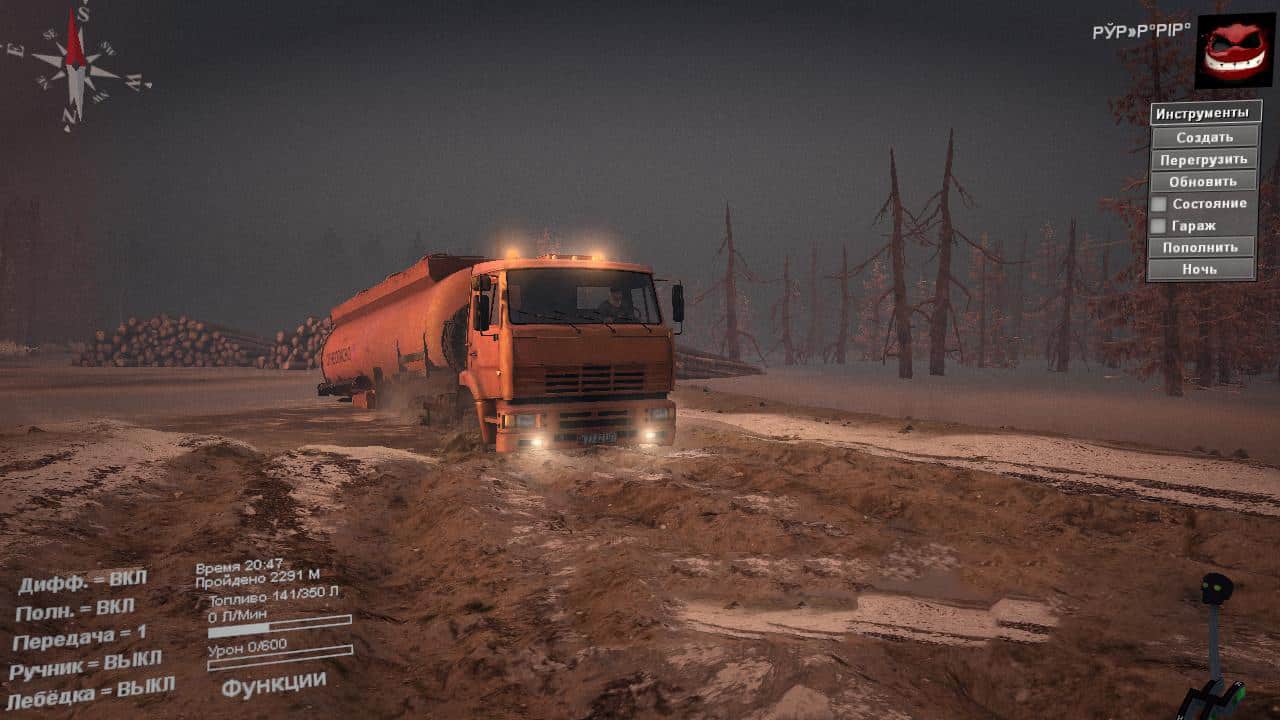Image resolution: width=1280 pixels, height=720 pixels.
Task: Open the Инструменты tools menu header
Action: point(1204,113)
